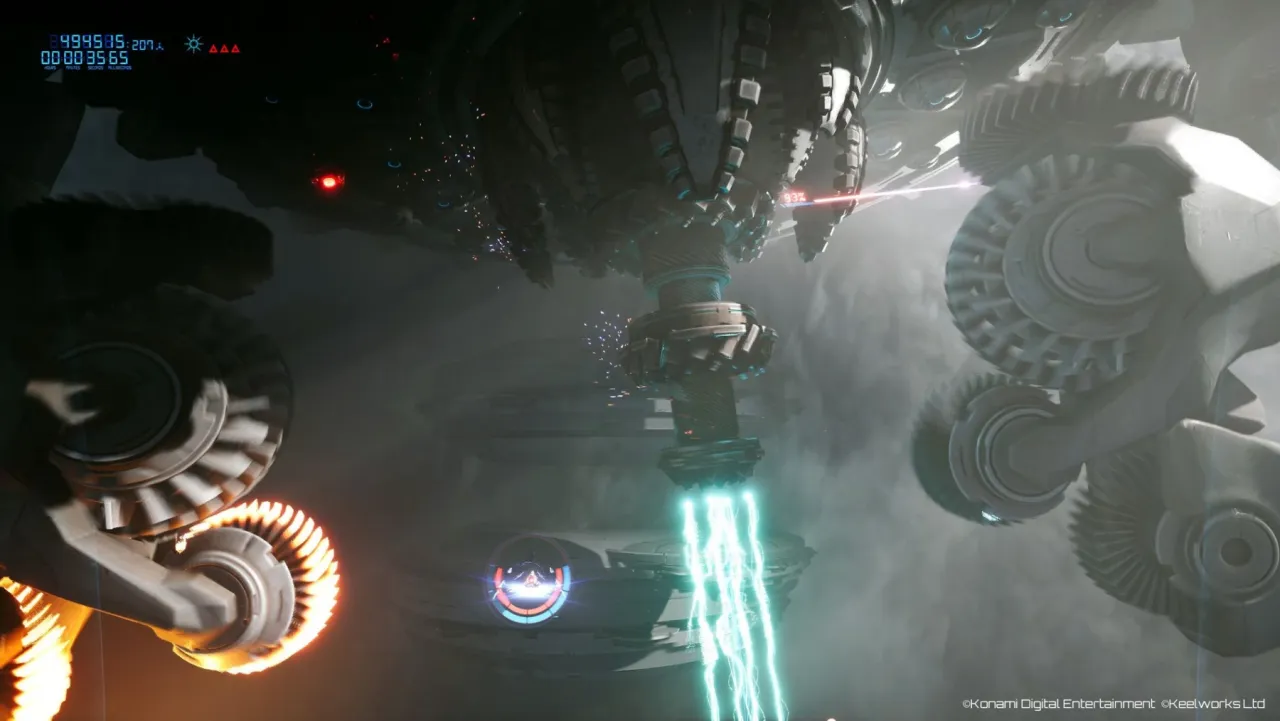Select the first red missile triangle icon

click(213, 49)
